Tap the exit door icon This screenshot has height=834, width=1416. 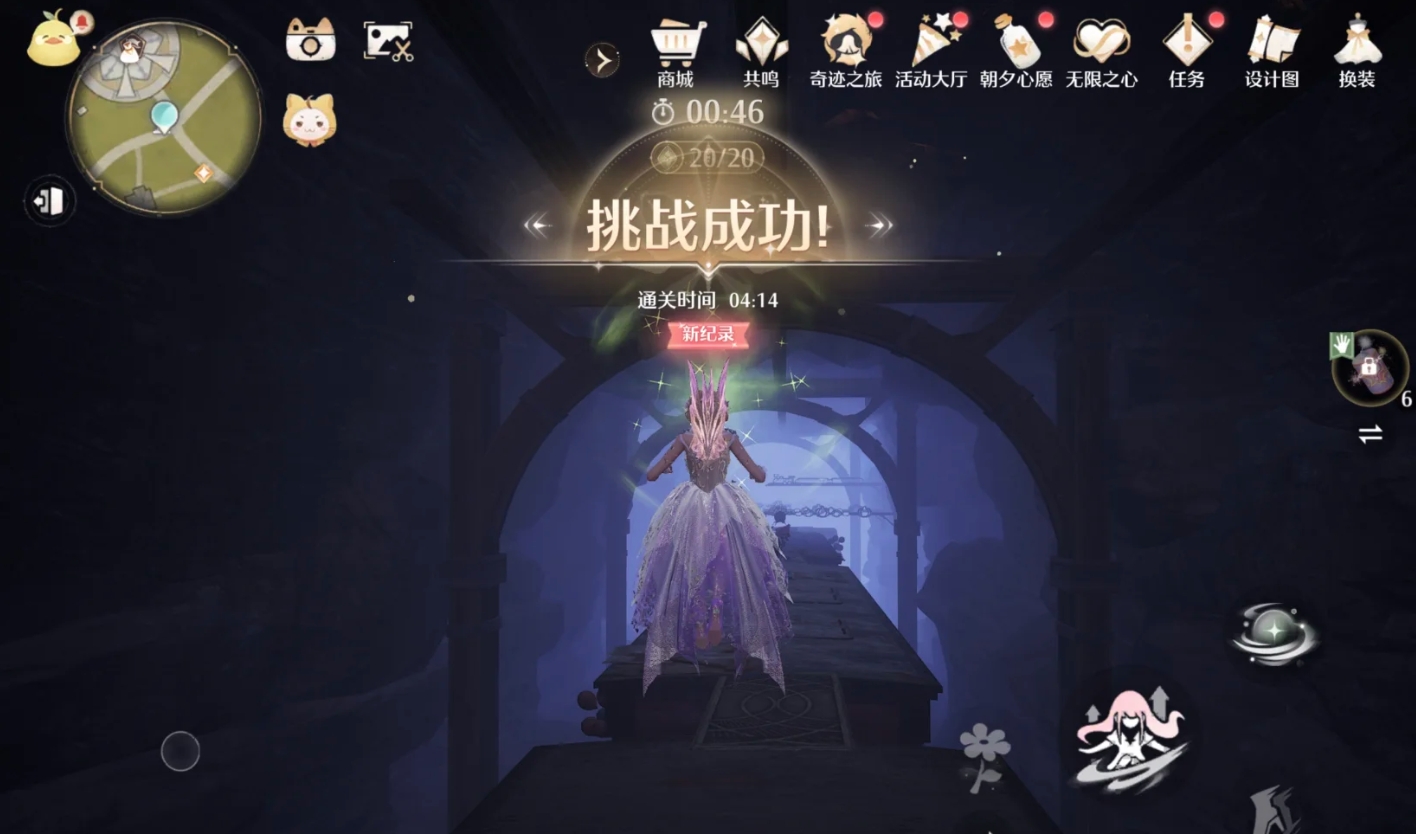point(48,201)
